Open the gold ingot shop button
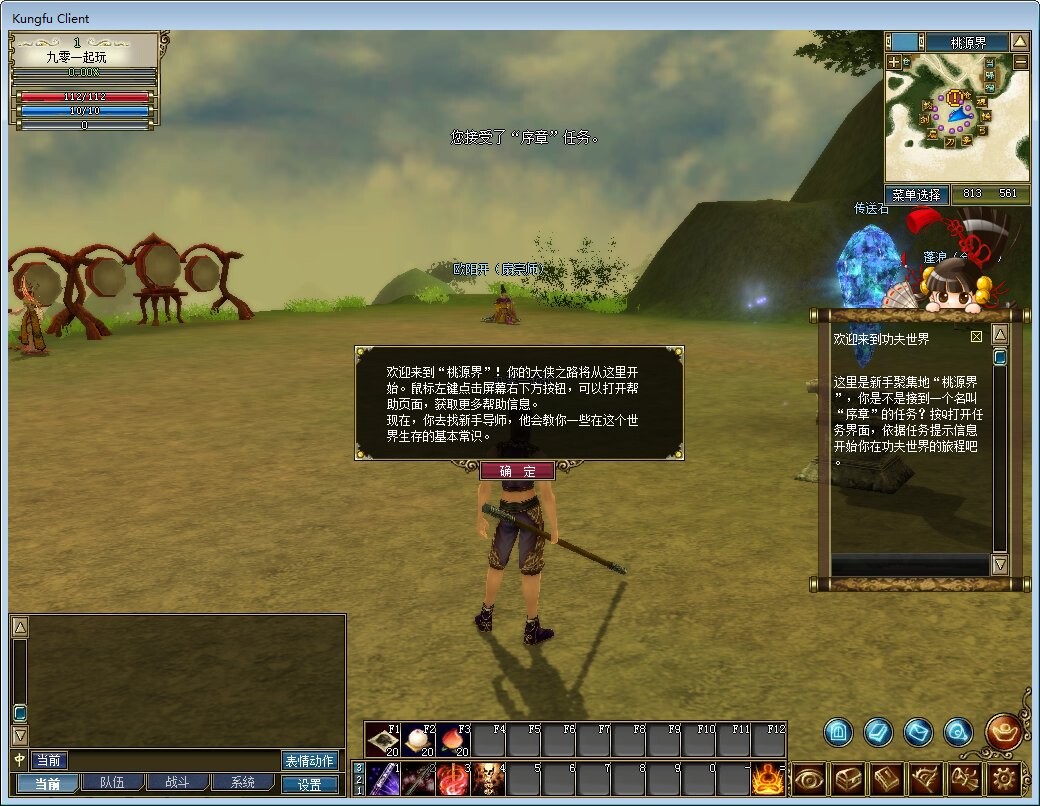The width and height of the screenshot is (1040, 806). tap(1003, 731)
